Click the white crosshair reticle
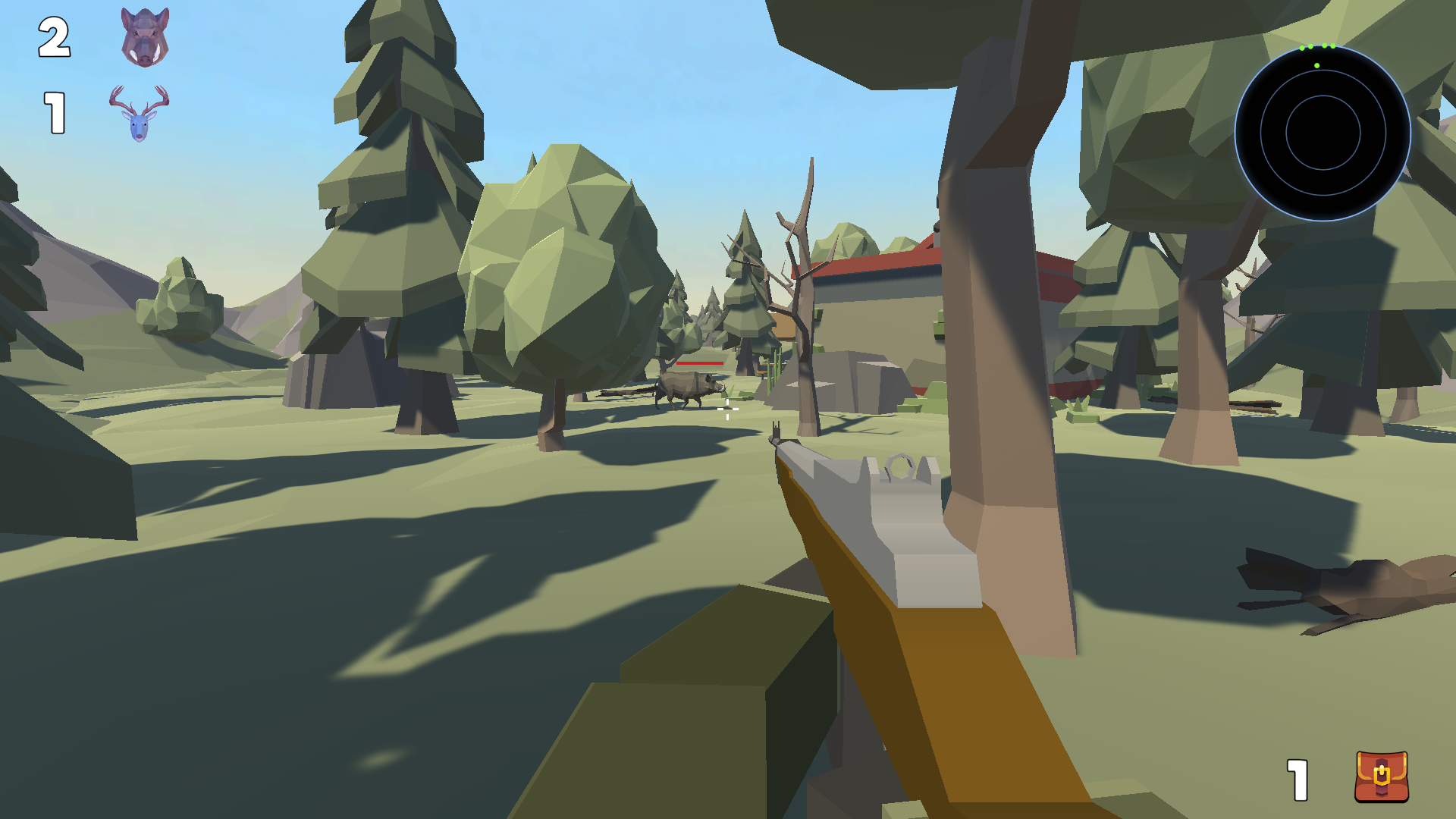The height and width of the screenshot is (819, 1456). (728, 410)
